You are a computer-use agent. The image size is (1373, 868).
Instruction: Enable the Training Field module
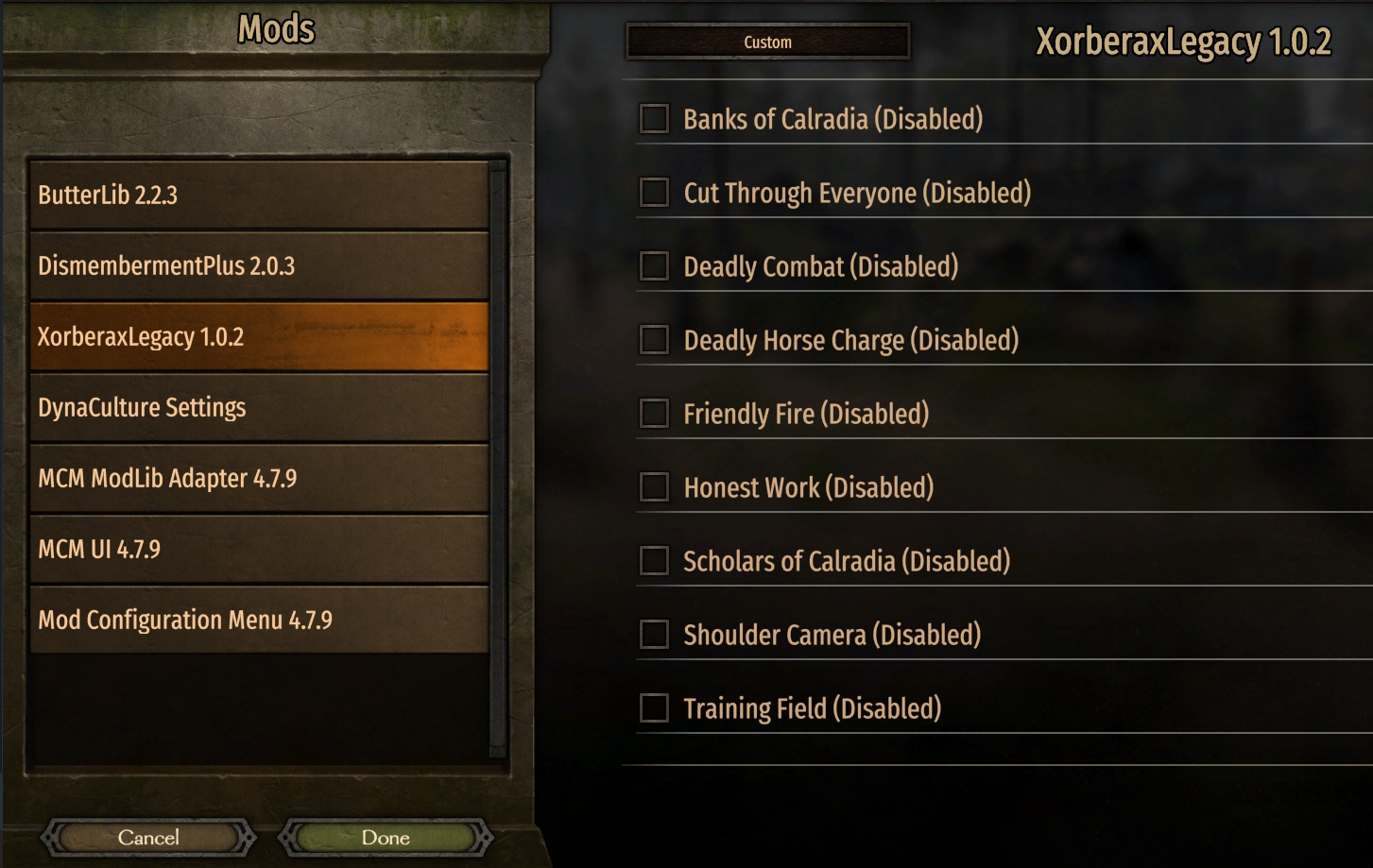click(x=654, y=708)
